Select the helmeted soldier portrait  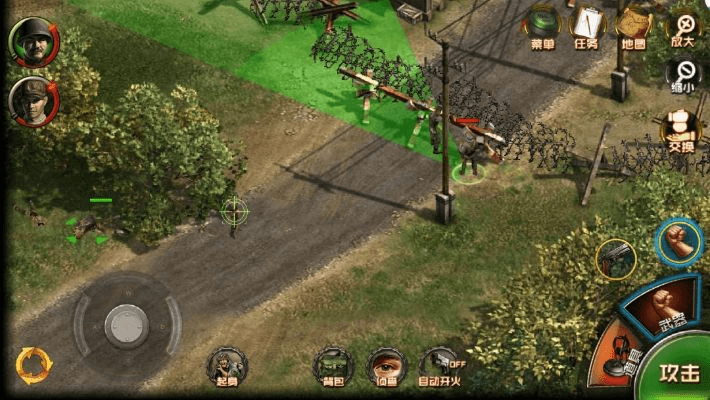coord(32,42)
